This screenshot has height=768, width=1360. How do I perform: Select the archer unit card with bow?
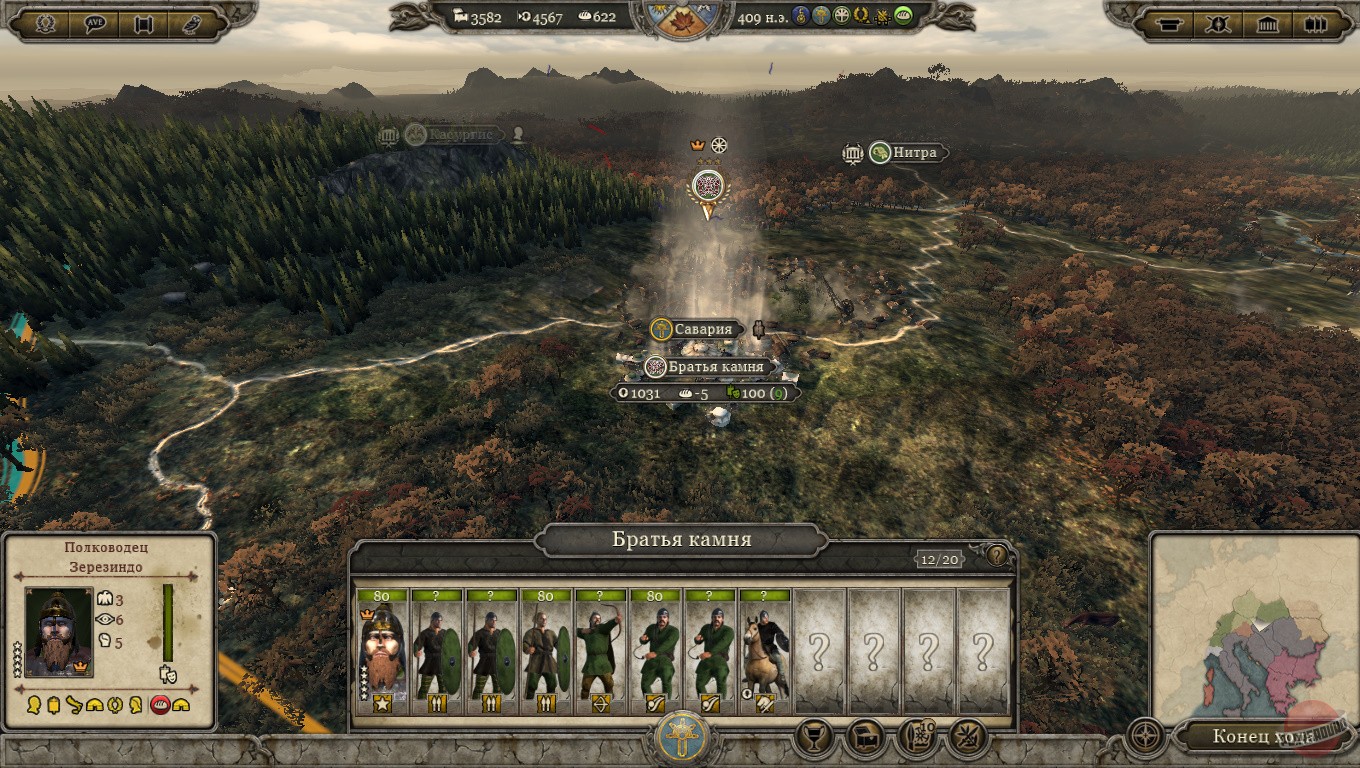600,652
